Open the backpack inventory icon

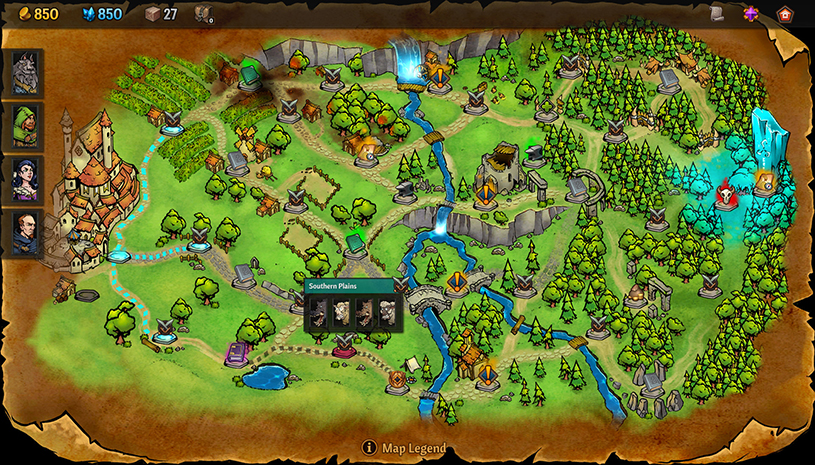pyautogui.click(x=203, y=14)
